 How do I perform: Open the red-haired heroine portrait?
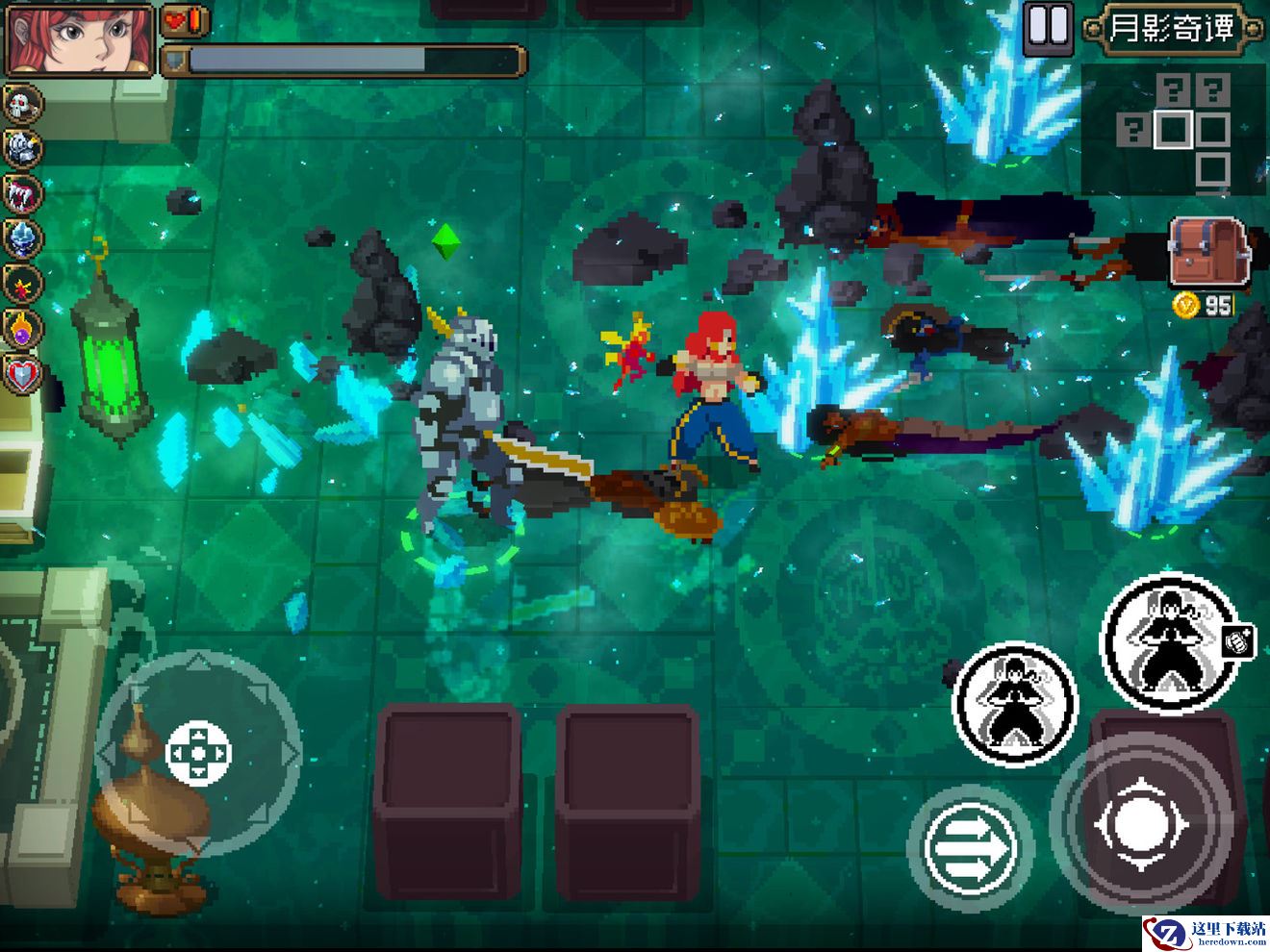click(x=80, y=39)
